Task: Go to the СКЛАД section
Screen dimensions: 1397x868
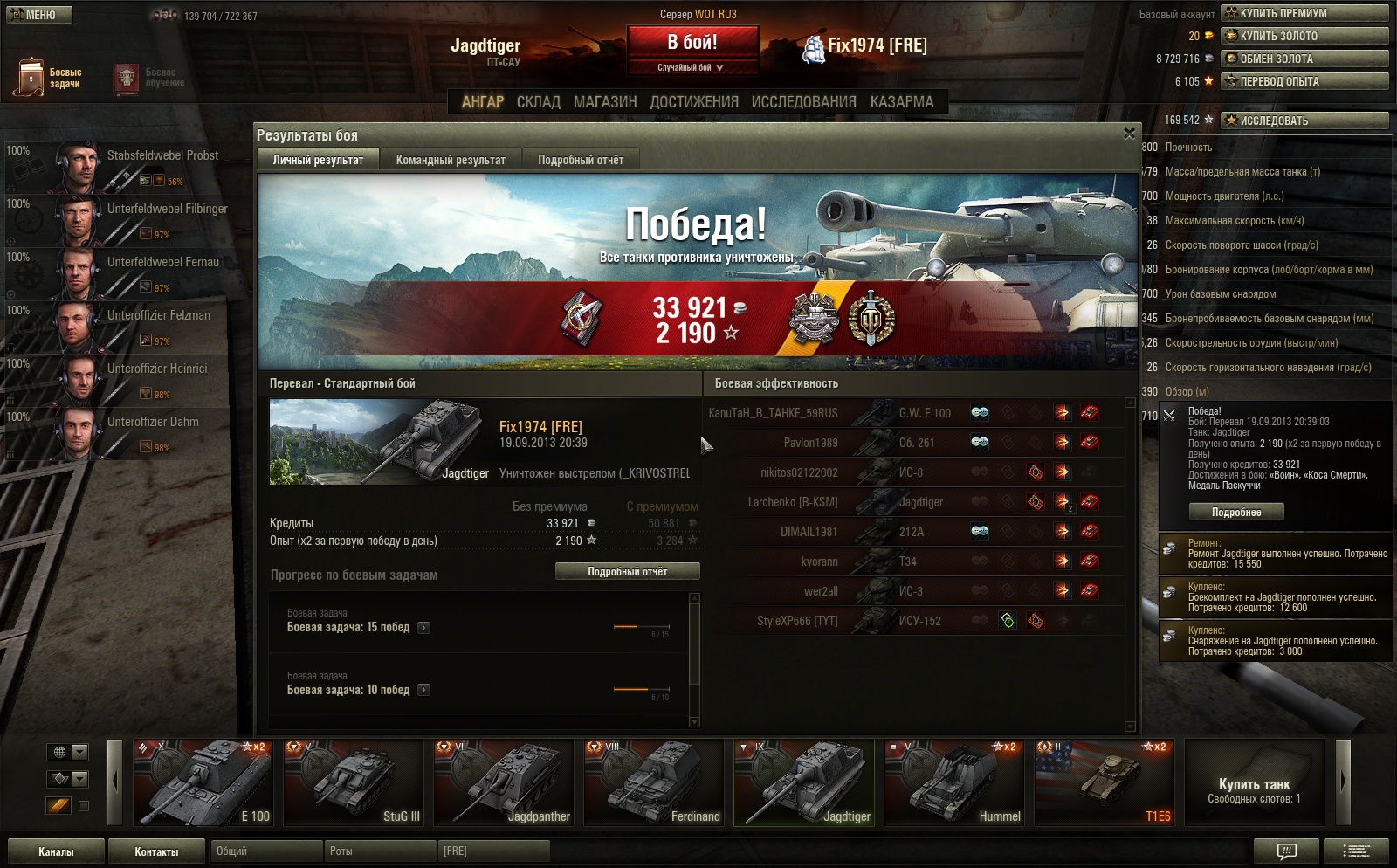Action: click(x=538, y=102)
